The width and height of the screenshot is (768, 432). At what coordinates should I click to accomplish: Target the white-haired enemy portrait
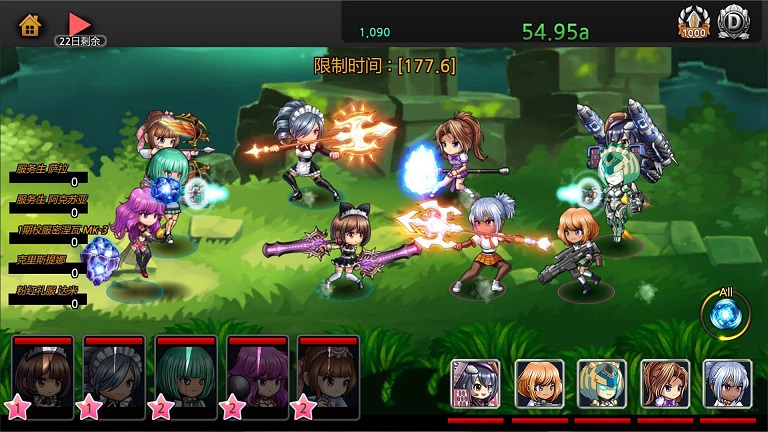point(727,384)
